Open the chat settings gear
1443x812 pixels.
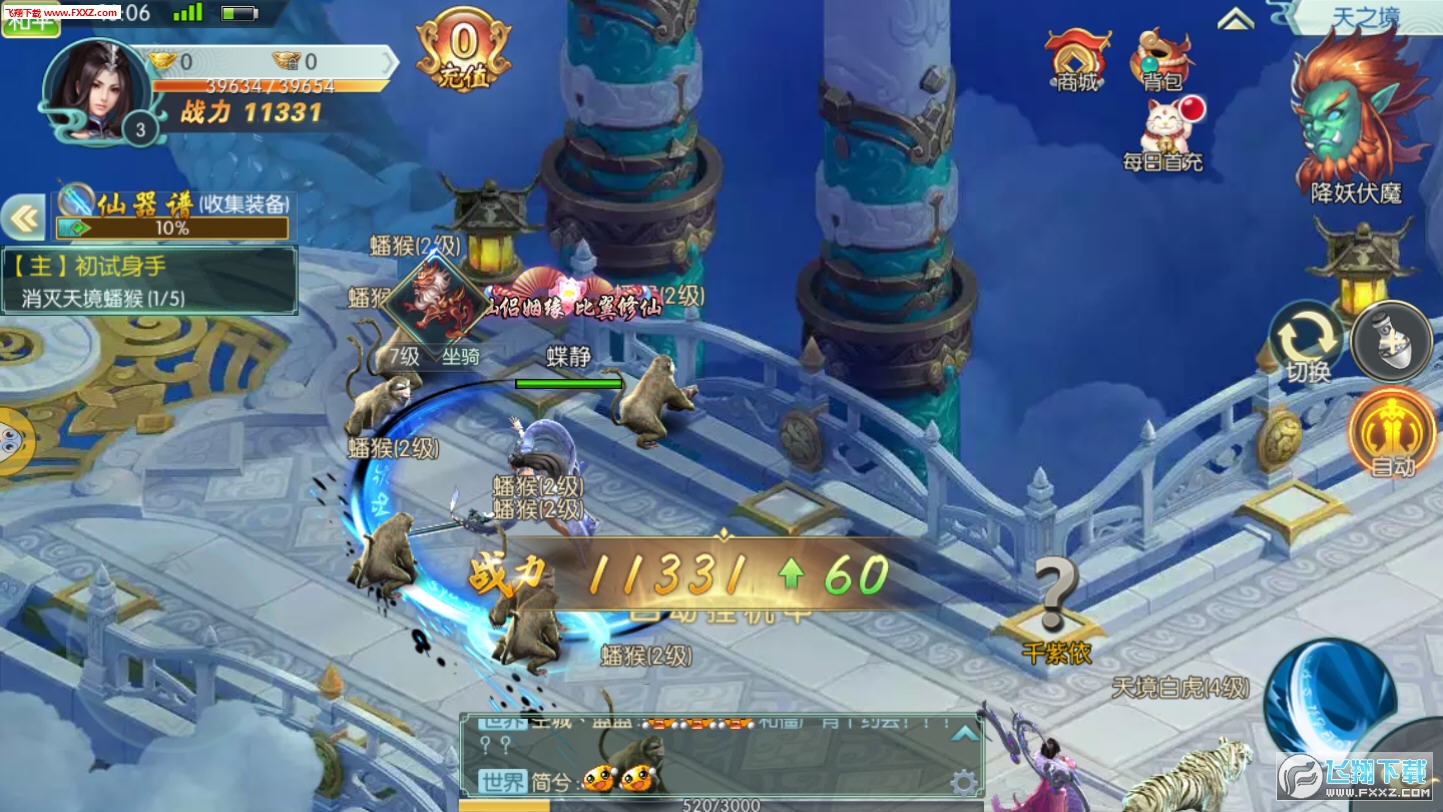click(x=963, y=781)
